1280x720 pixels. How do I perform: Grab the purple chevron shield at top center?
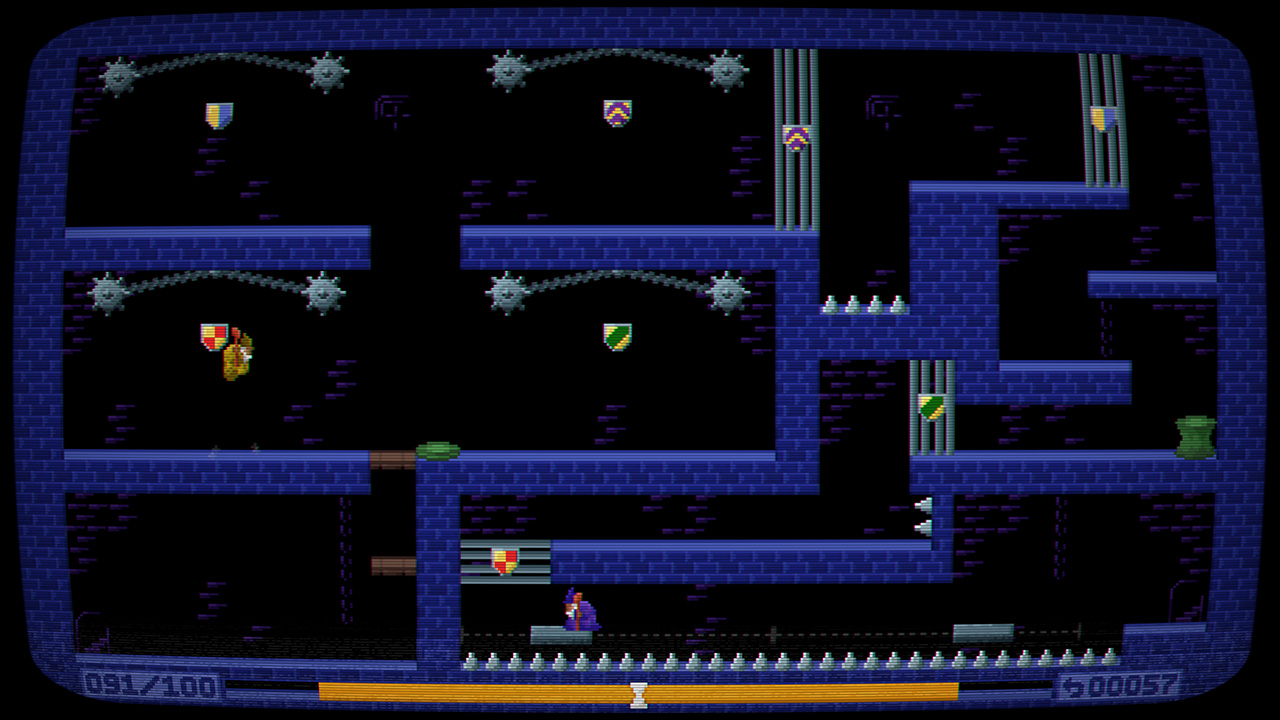[x=616, y=112]
